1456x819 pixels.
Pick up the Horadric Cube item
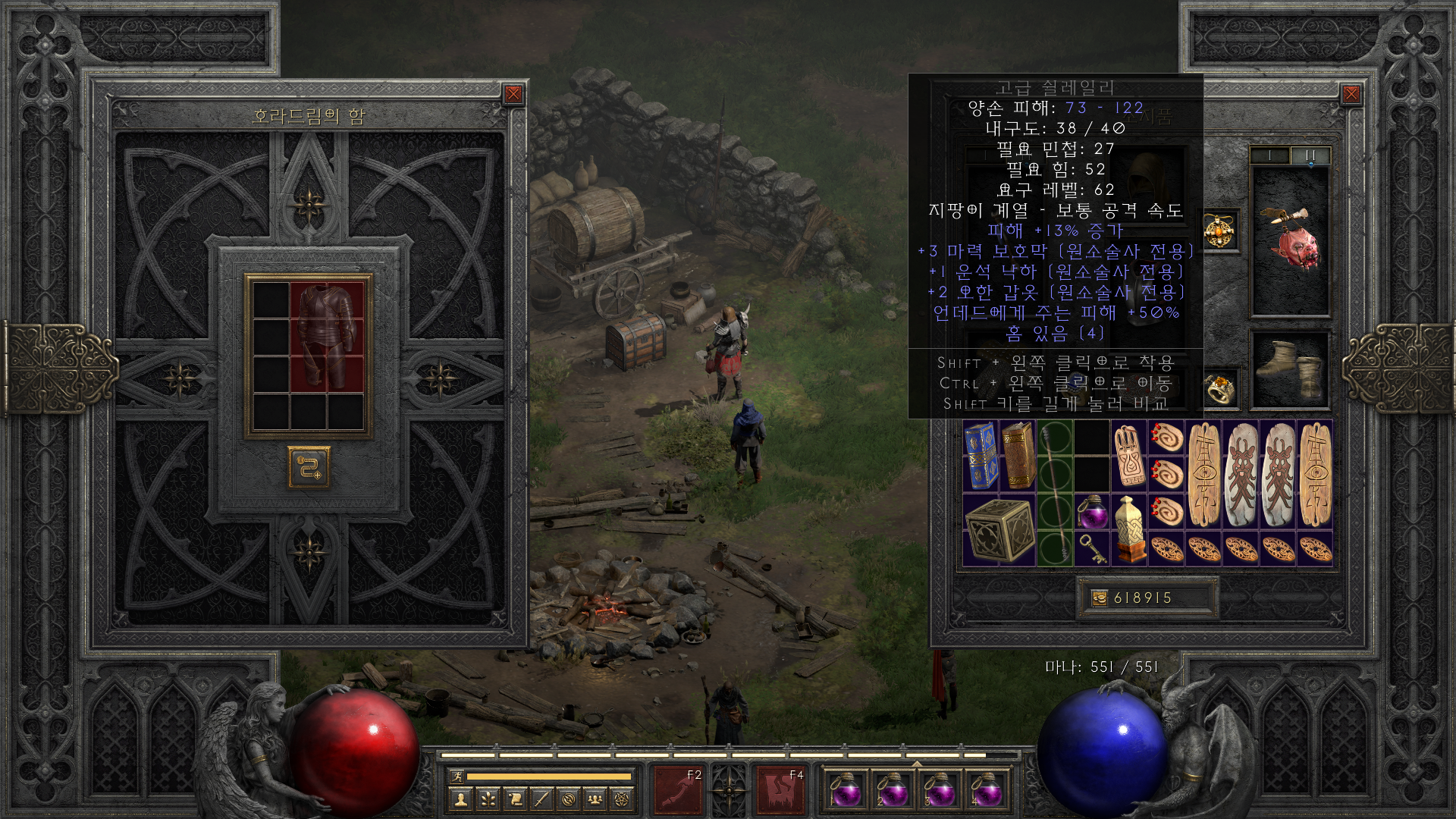(999, 530)
